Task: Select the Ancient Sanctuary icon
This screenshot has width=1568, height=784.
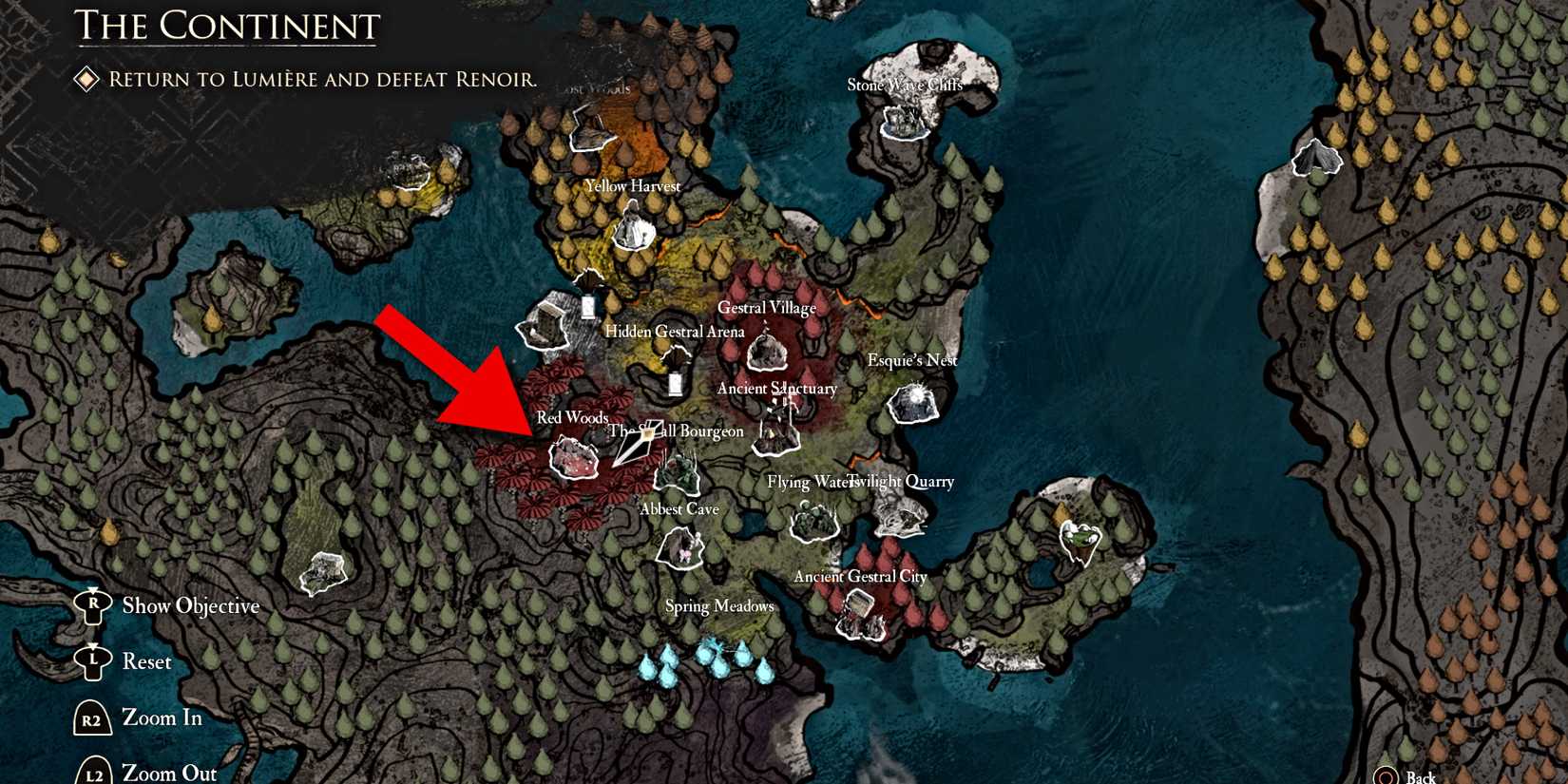Action: coord(777,430)
